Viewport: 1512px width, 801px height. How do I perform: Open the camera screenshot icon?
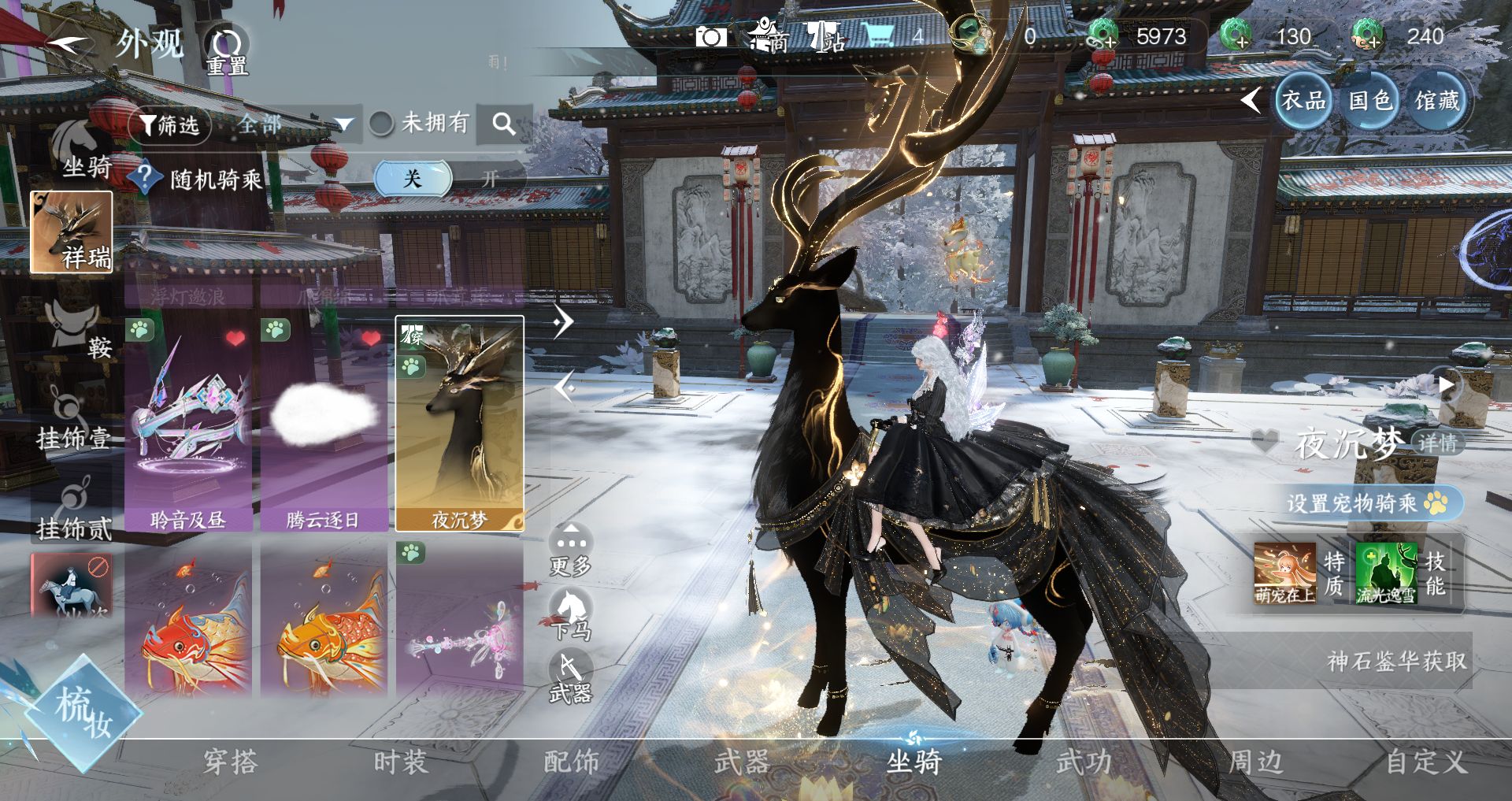tap(710, 37)
